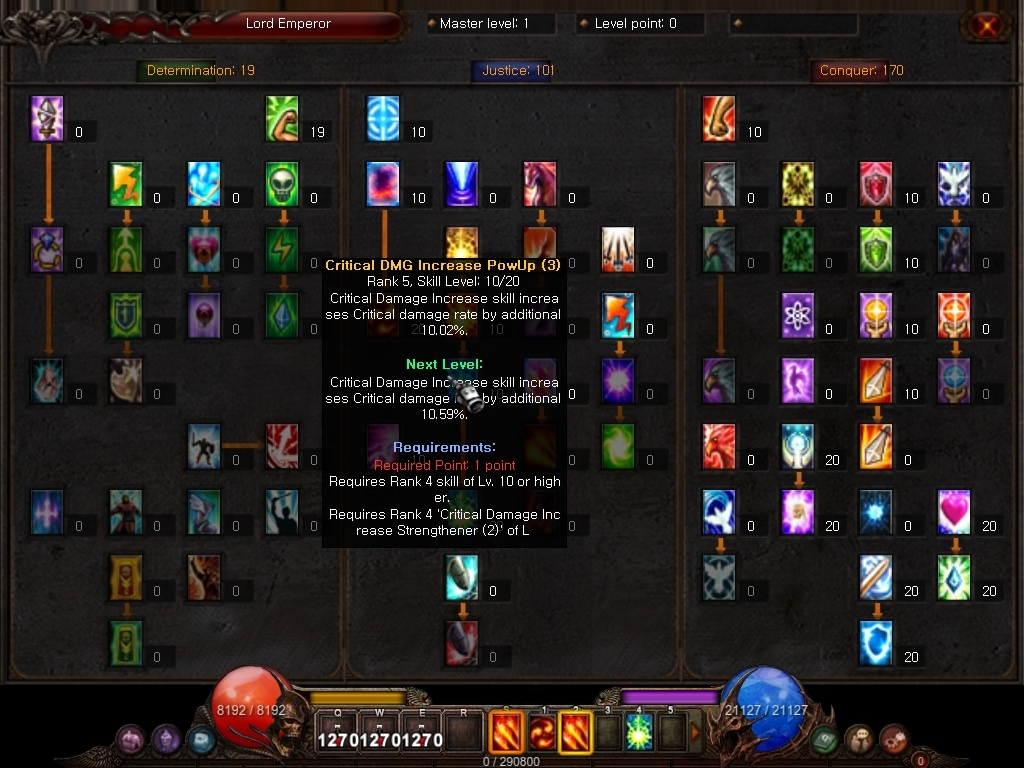
Task: Select the red phoenix skill icon
Action: click(x=719, y=447)
